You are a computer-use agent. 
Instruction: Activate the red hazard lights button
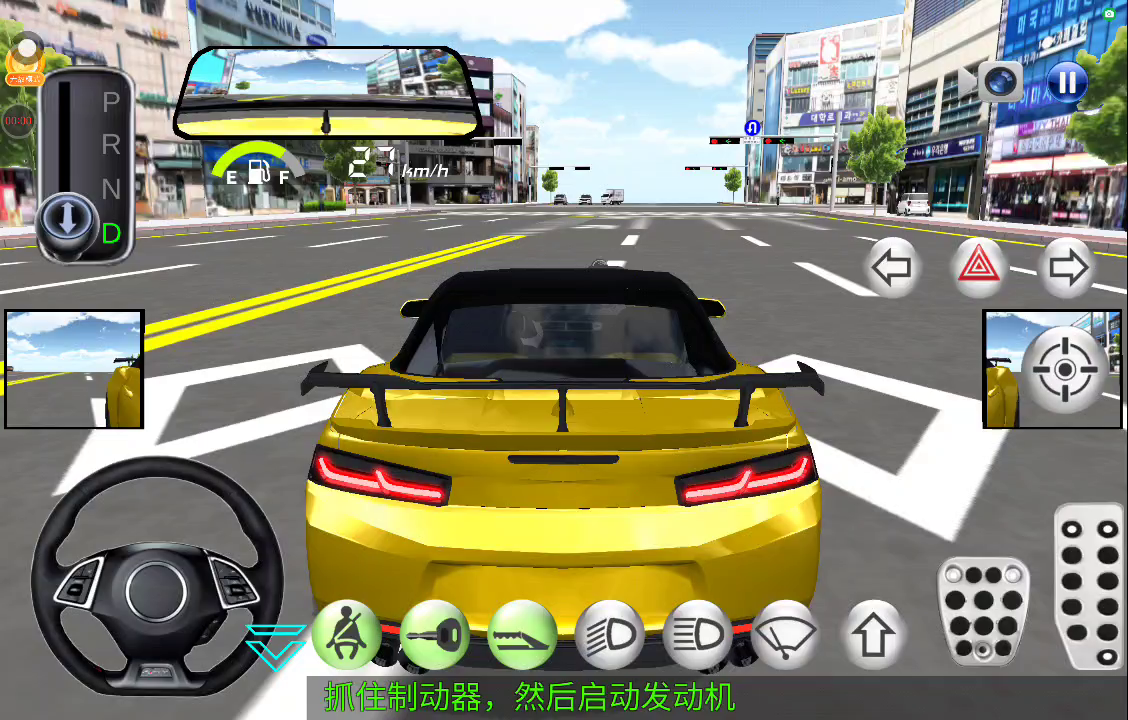[x=979, y=267]
